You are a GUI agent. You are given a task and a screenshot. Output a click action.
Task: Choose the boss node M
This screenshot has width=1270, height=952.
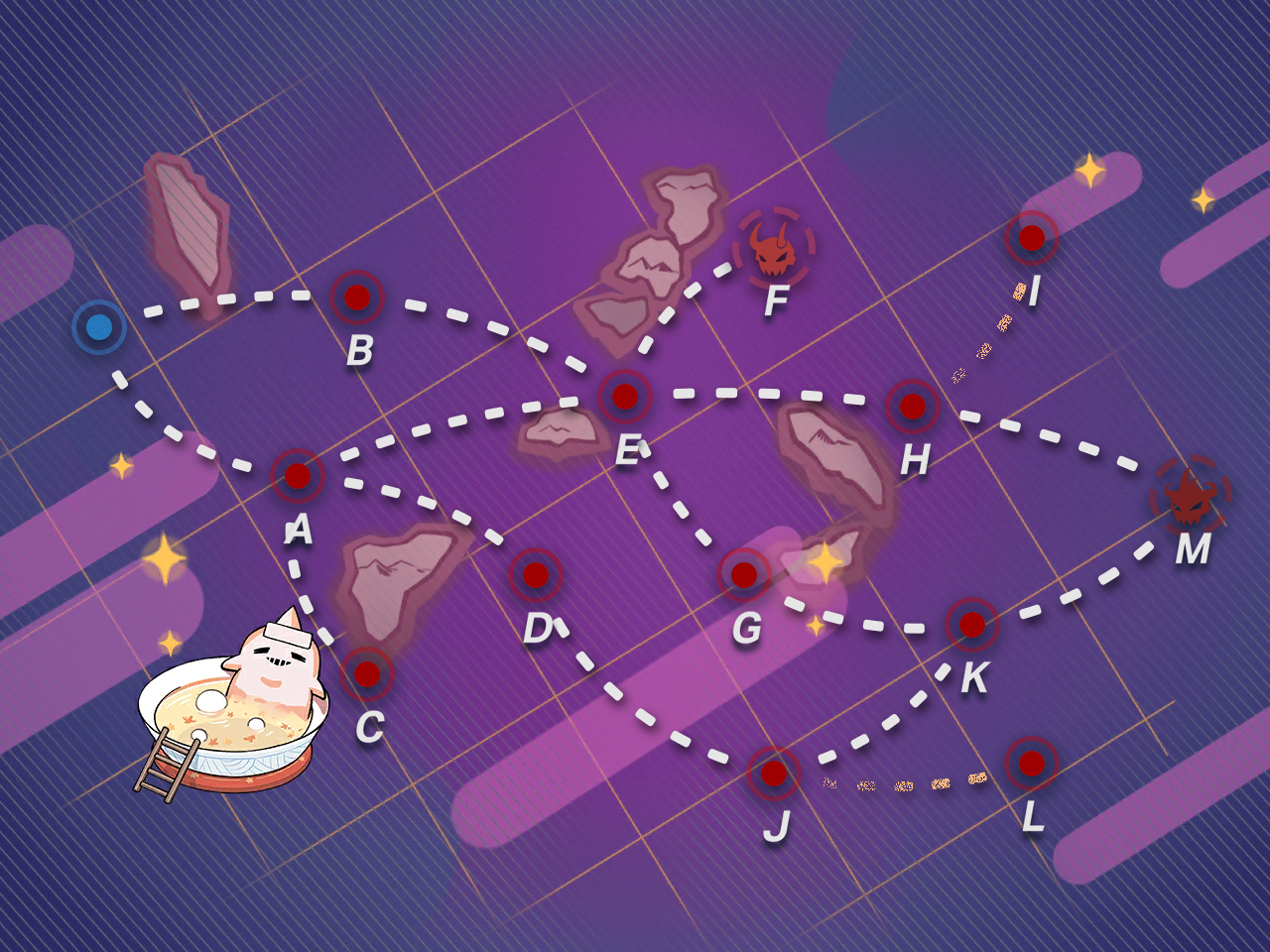(x=1191, y=496)
